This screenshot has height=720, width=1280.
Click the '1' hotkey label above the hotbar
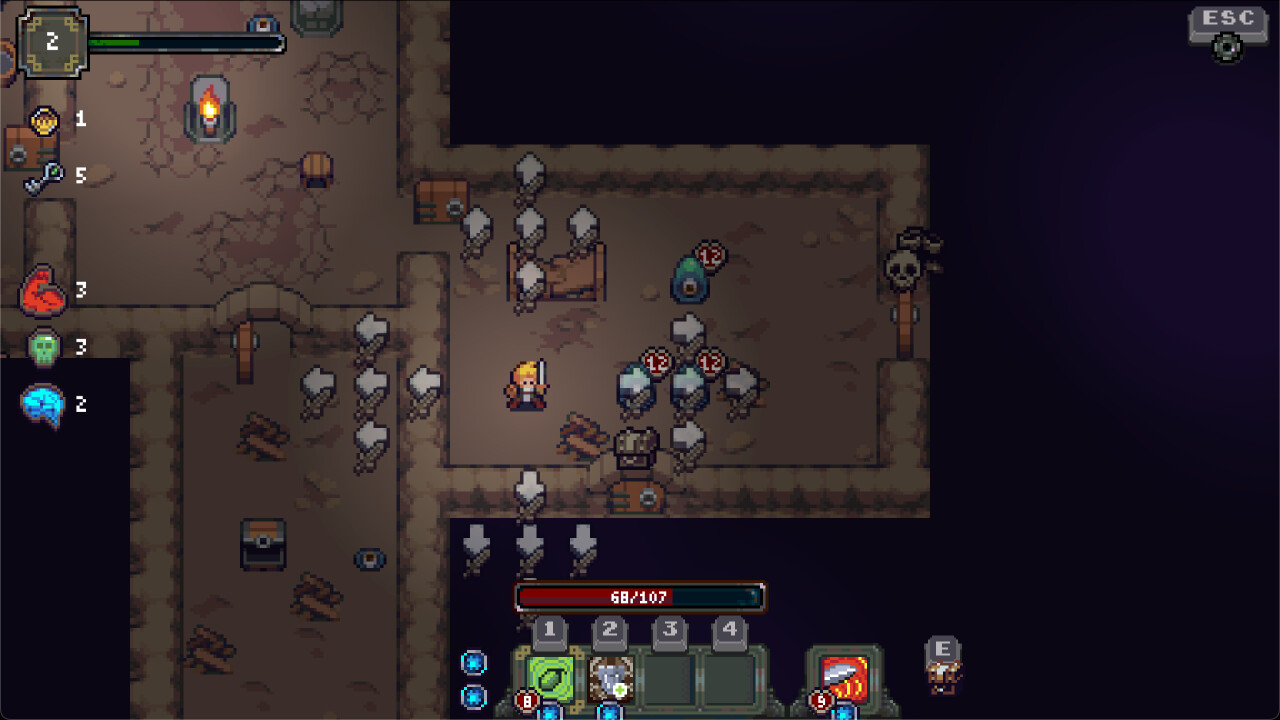tap(549, 629)
